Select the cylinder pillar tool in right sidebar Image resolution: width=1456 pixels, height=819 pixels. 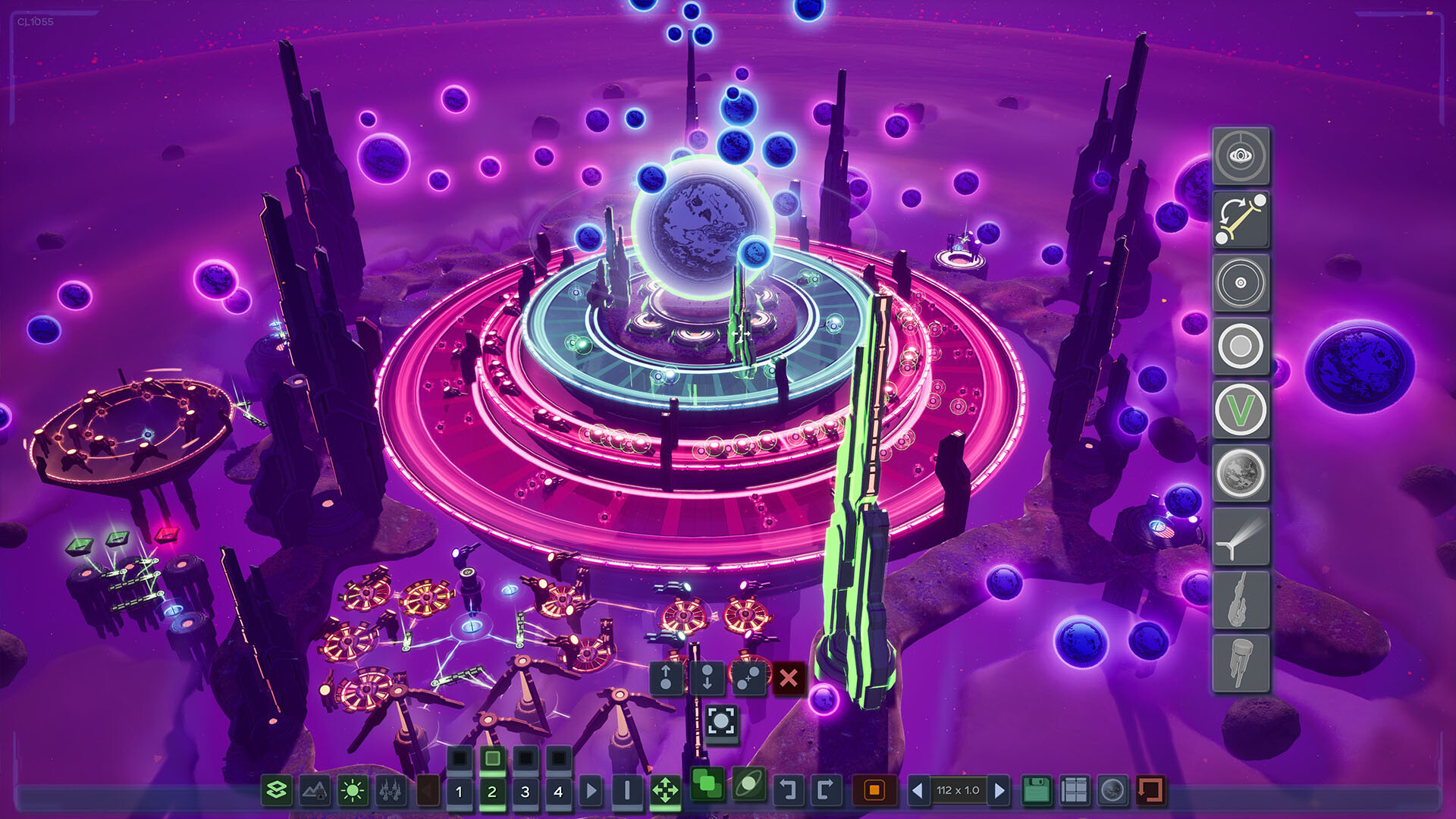click(x=1241, y=660)
